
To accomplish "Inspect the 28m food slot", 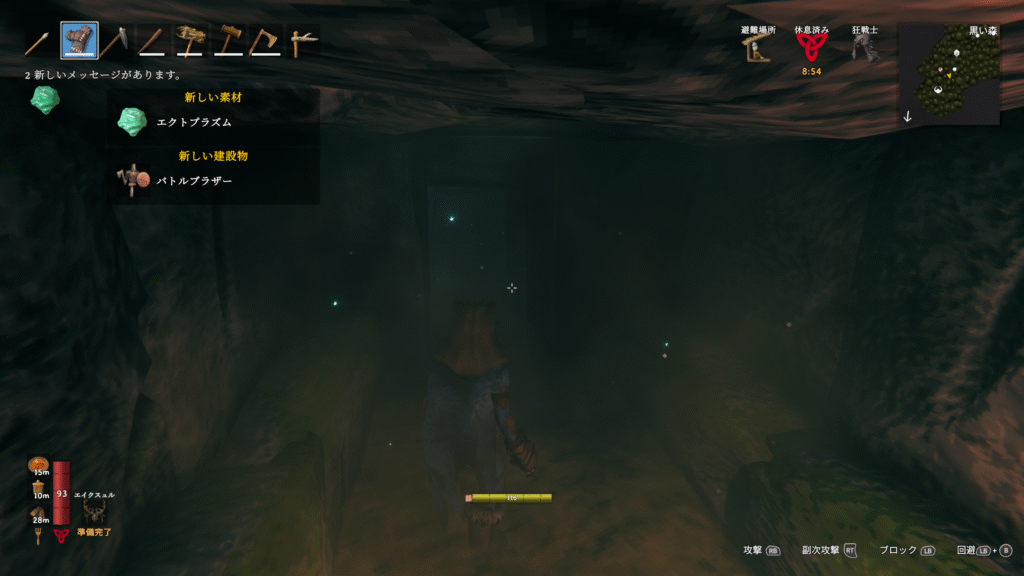I will coord(41,514).
